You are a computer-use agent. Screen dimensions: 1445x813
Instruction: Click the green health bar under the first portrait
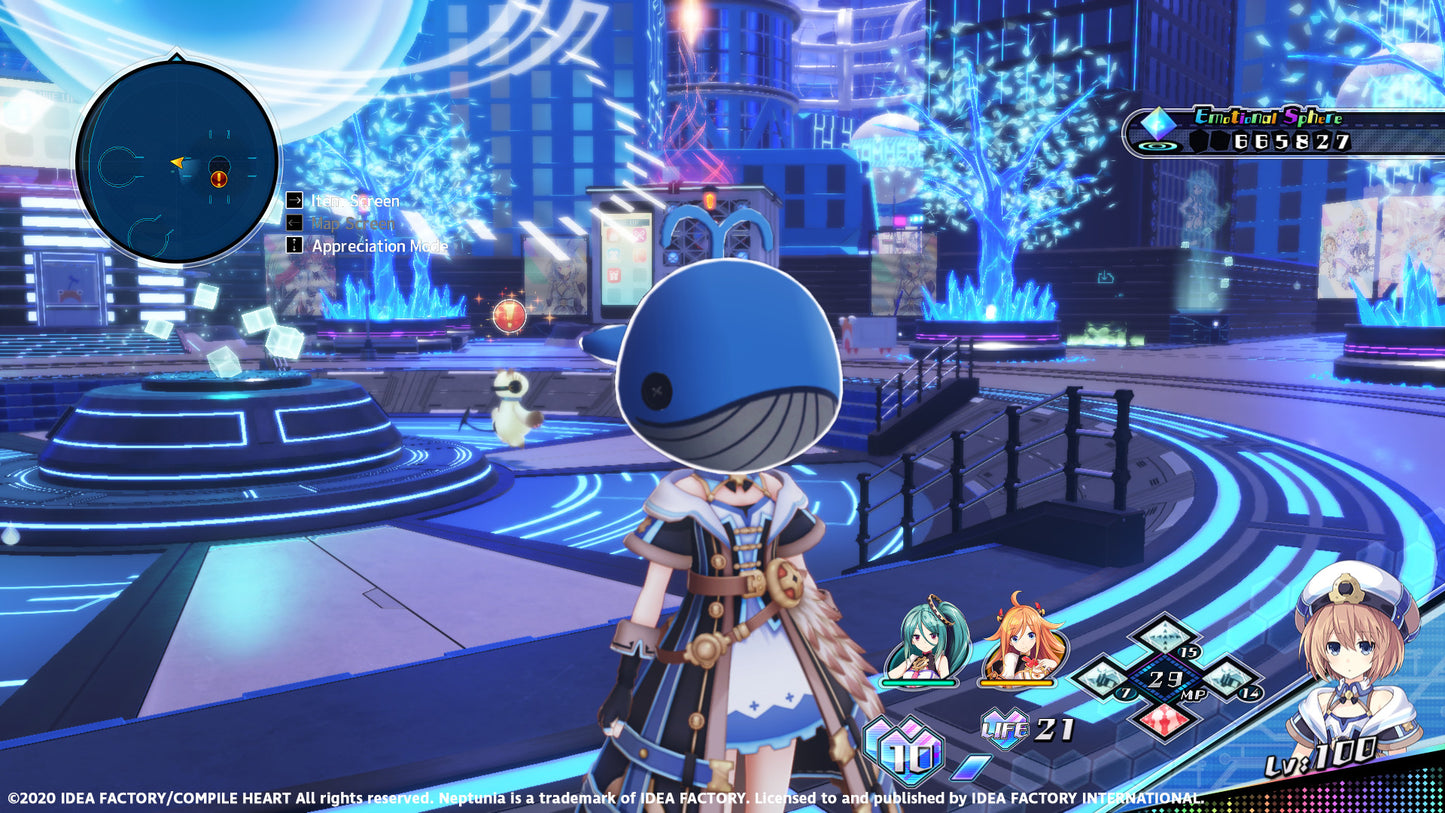[x=918, y=683]
